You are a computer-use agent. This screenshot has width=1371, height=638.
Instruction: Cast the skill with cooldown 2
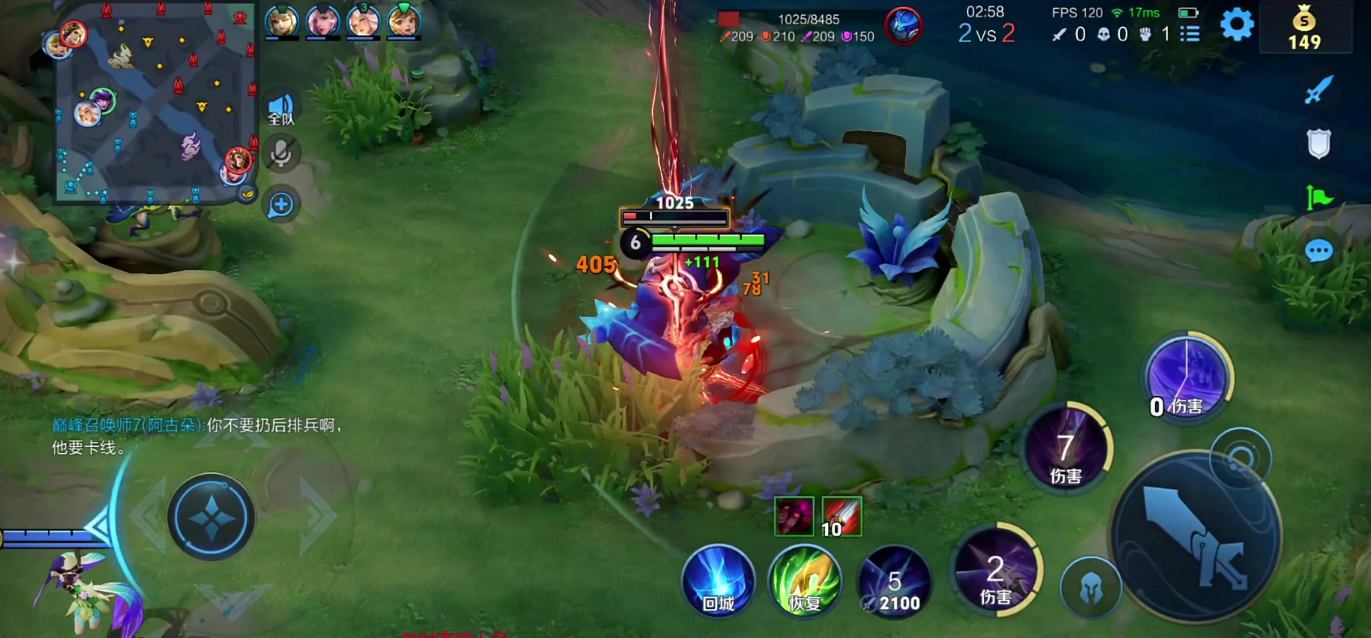[994, 571]
